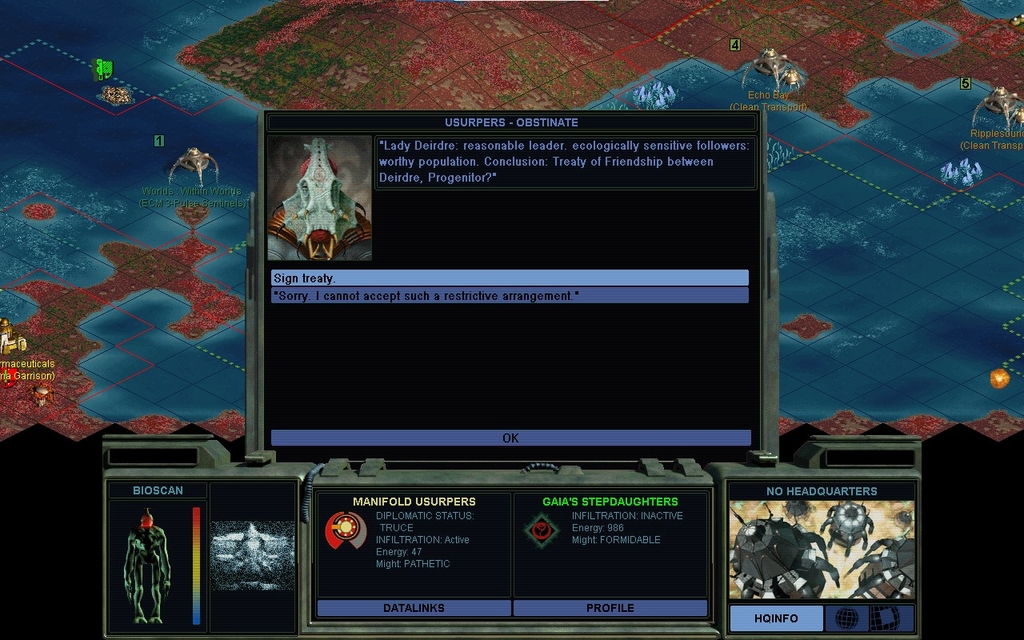Open the Datalinks panel
Viewport: 1024px width, 640px height.
pos(413,608)
